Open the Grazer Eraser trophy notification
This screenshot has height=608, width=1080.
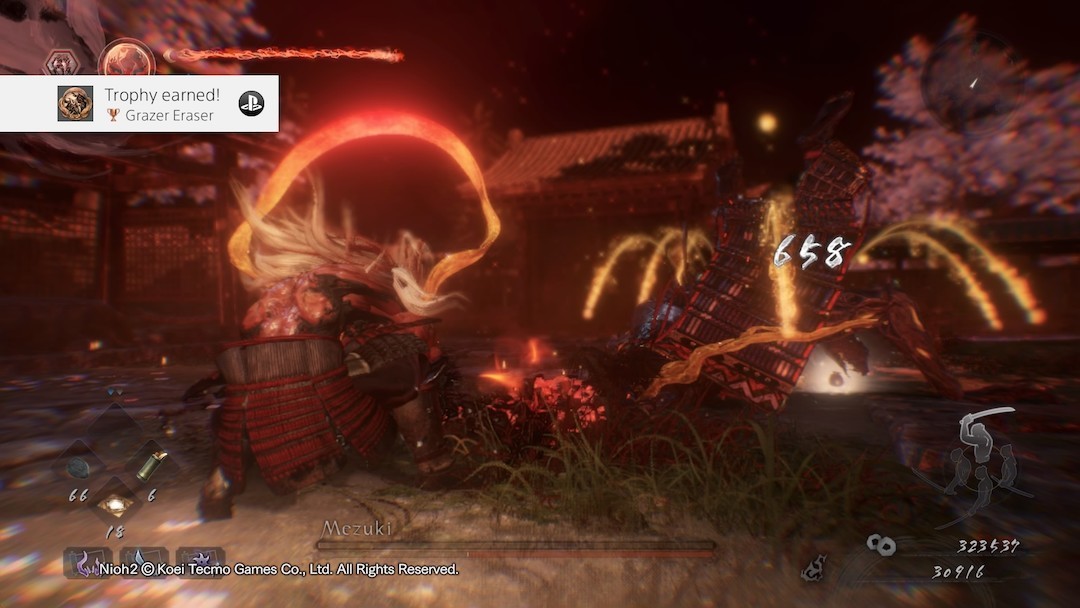point(160,103)
